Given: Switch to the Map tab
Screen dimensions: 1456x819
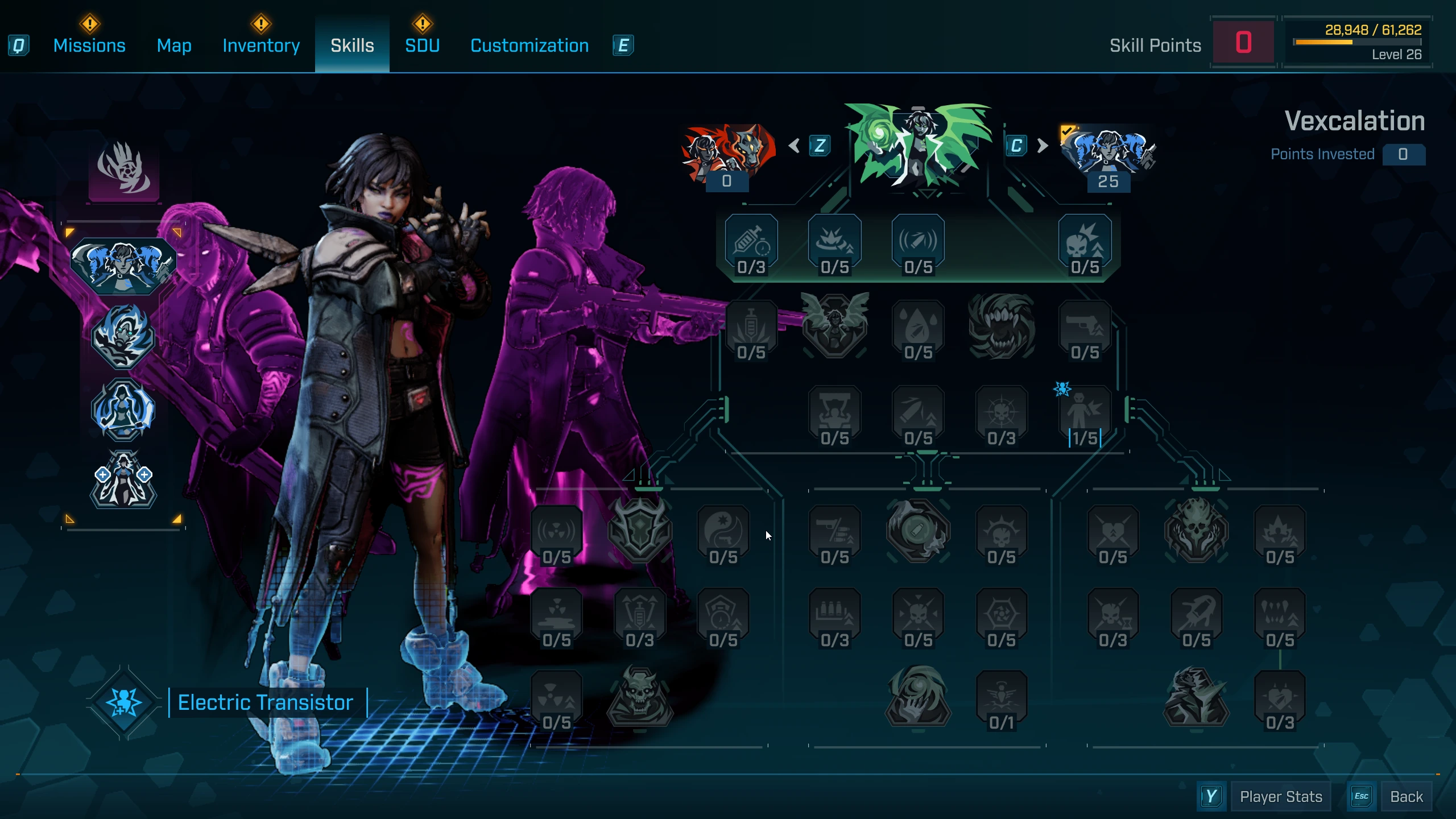Looking at the screenshot, I should (x=174, y=45).
